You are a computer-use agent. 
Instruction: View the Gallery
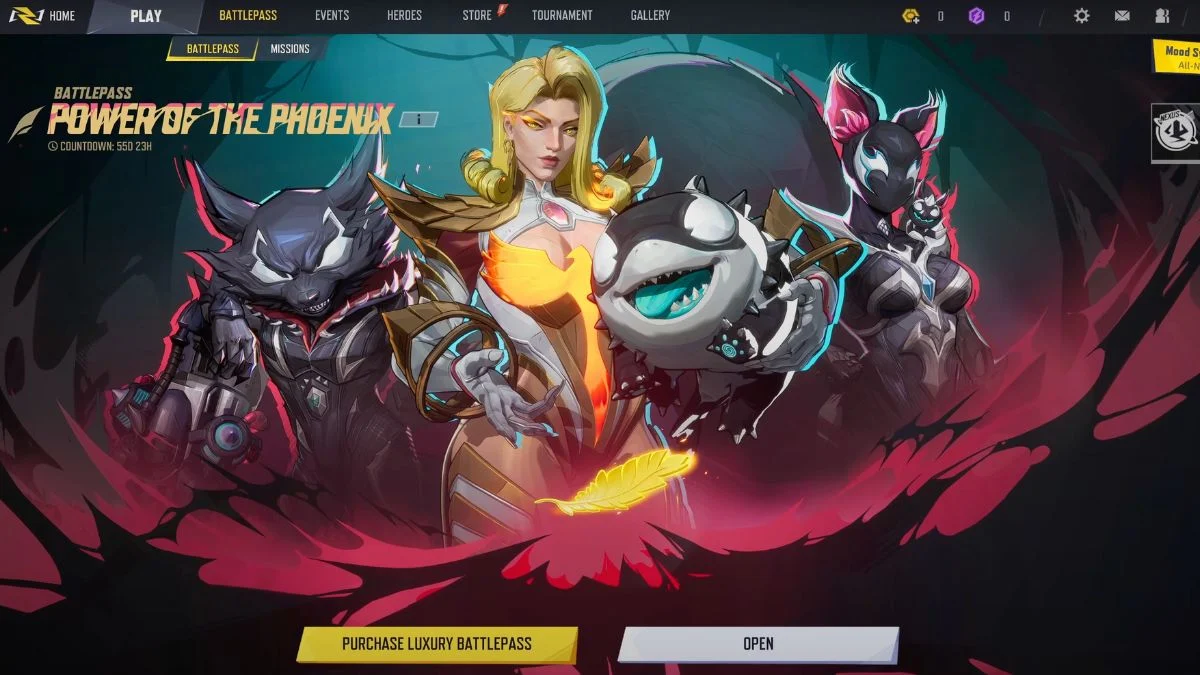coord(650,16)
